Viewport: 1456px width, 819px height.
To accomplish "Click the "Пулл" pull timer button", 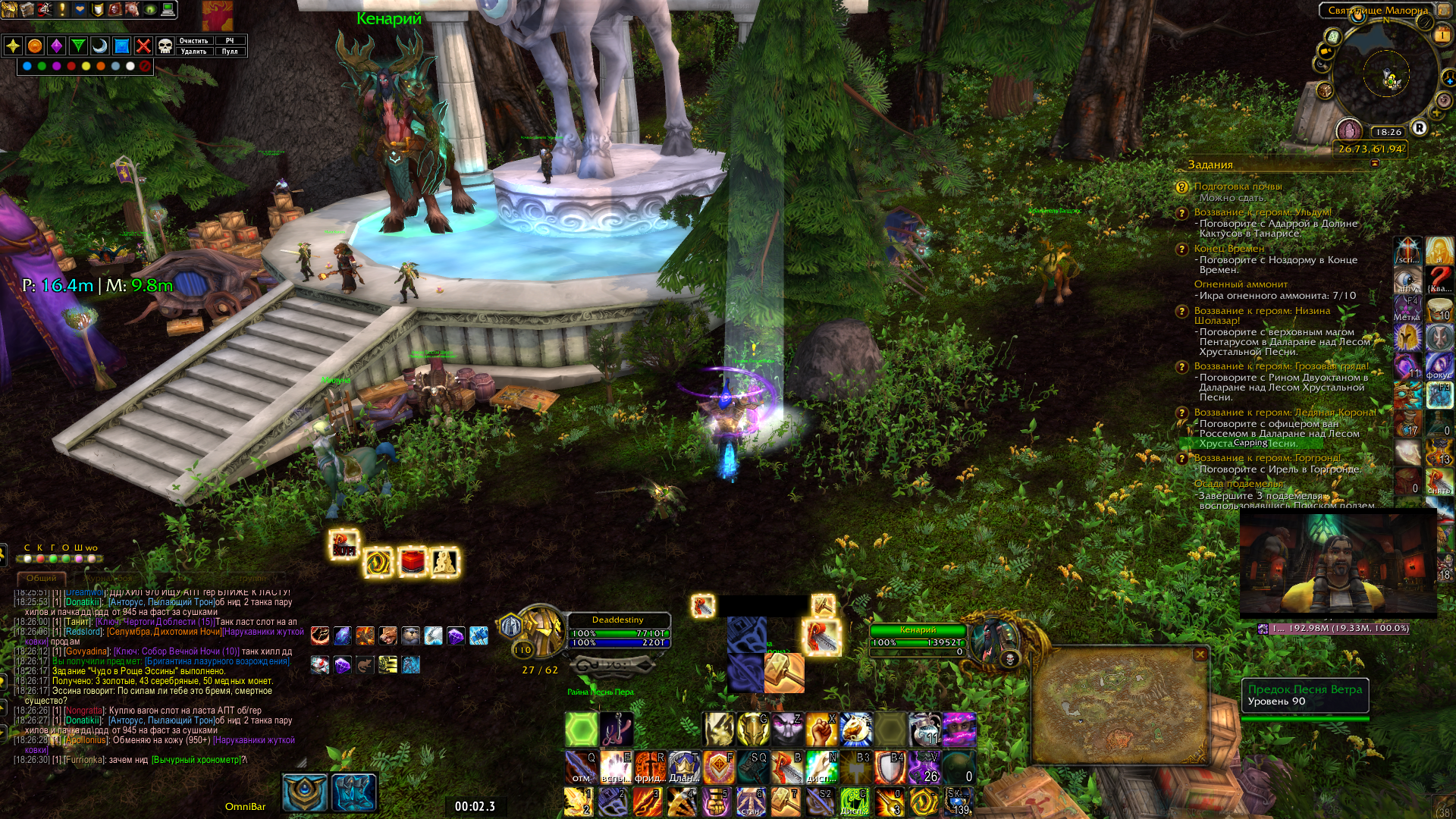I will (x=230, y=52).
